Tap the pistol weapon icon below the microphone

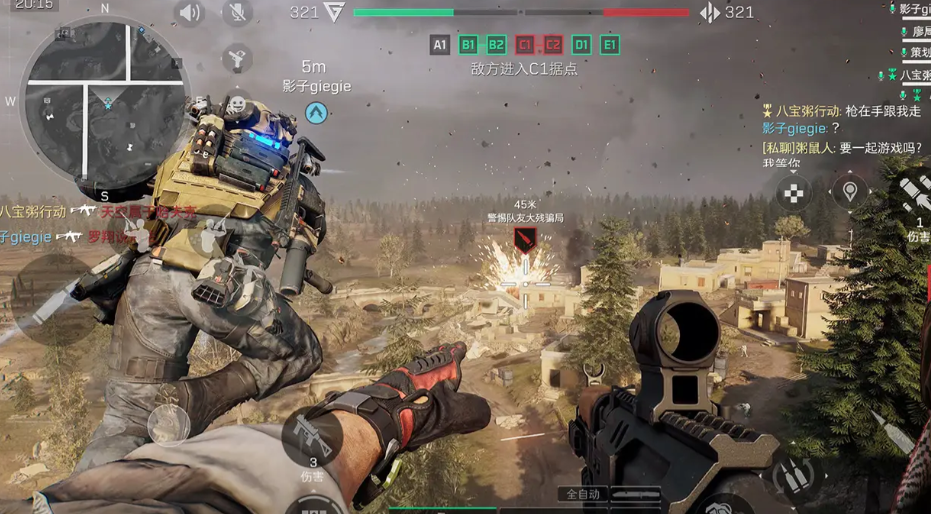(x=236, y=57)
